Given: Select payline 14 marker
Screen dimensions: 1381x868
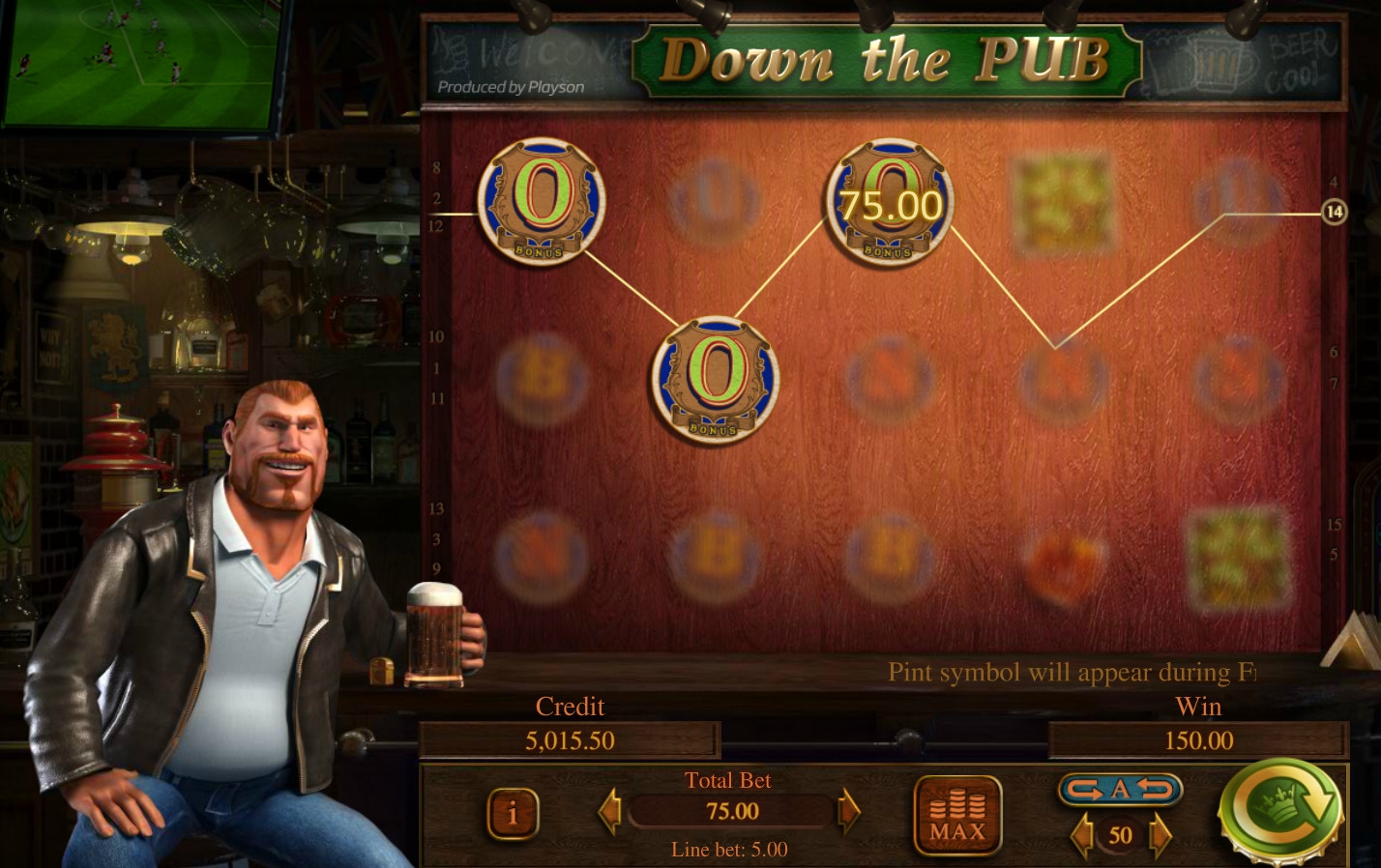Looking at the screenshot, I should click(x=1335, y=212).
